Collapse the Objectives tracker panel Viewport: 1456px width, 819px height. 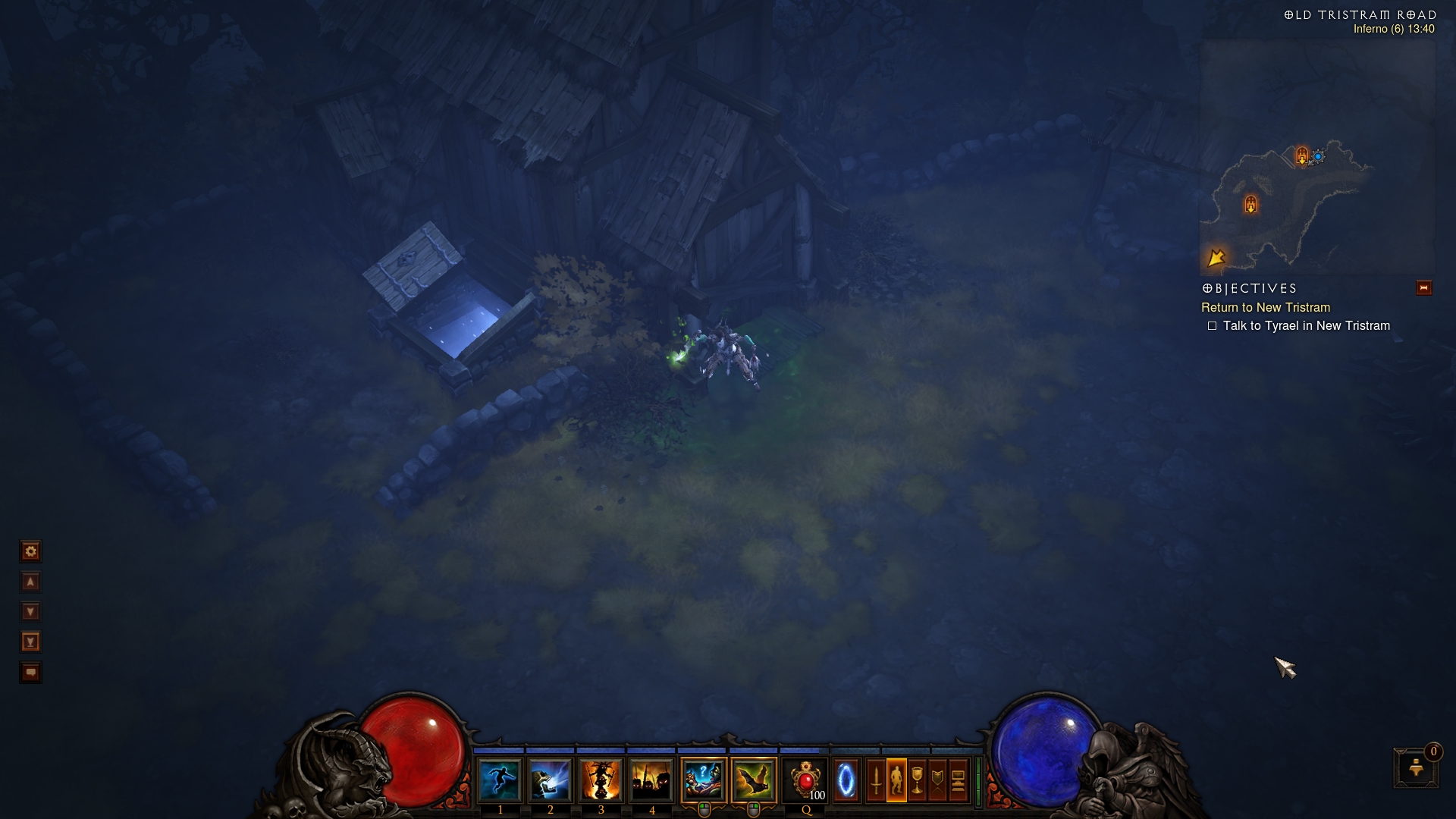click(1423, 288)
